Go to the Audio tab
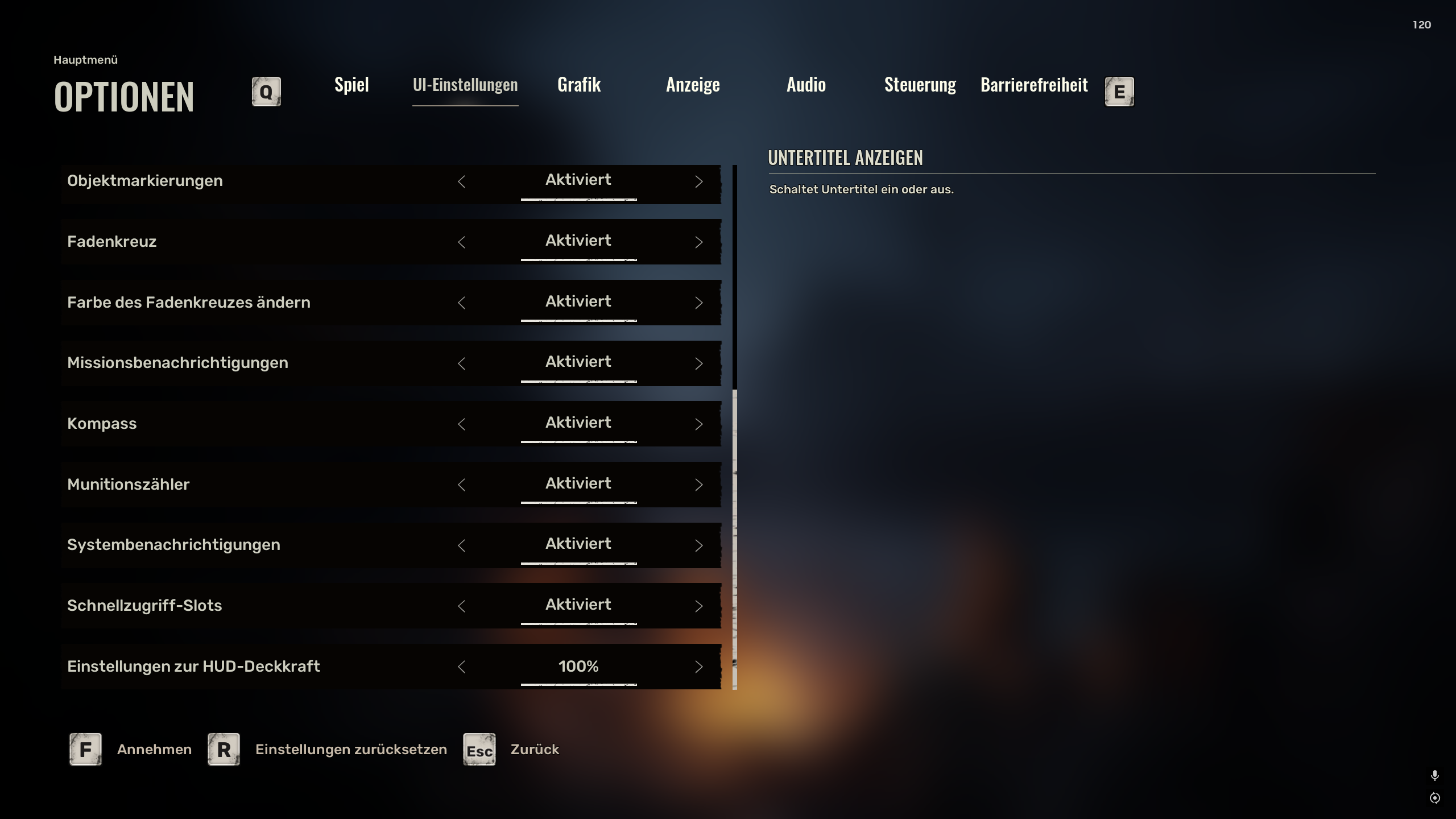Screen dimensions: 1456x819 [806, 85]
